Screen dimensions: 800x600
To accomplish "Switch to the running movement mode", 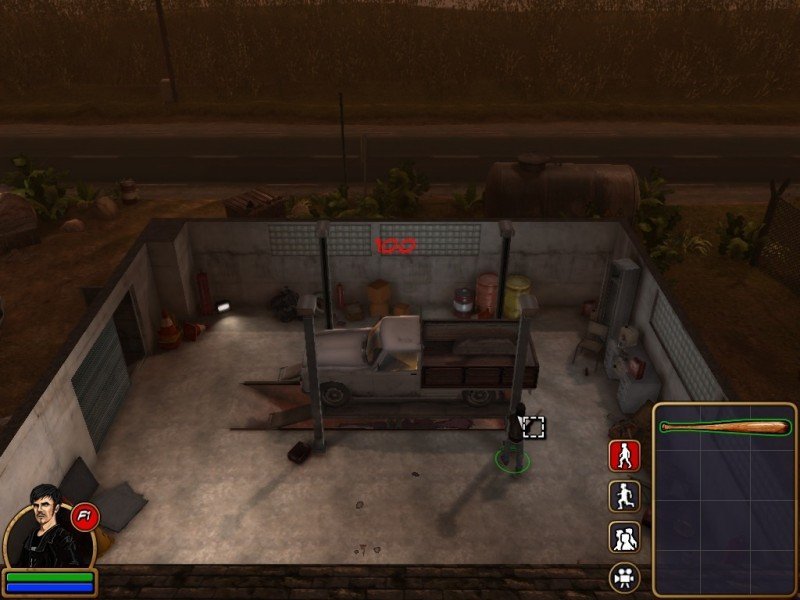I will tap(624, 497).
